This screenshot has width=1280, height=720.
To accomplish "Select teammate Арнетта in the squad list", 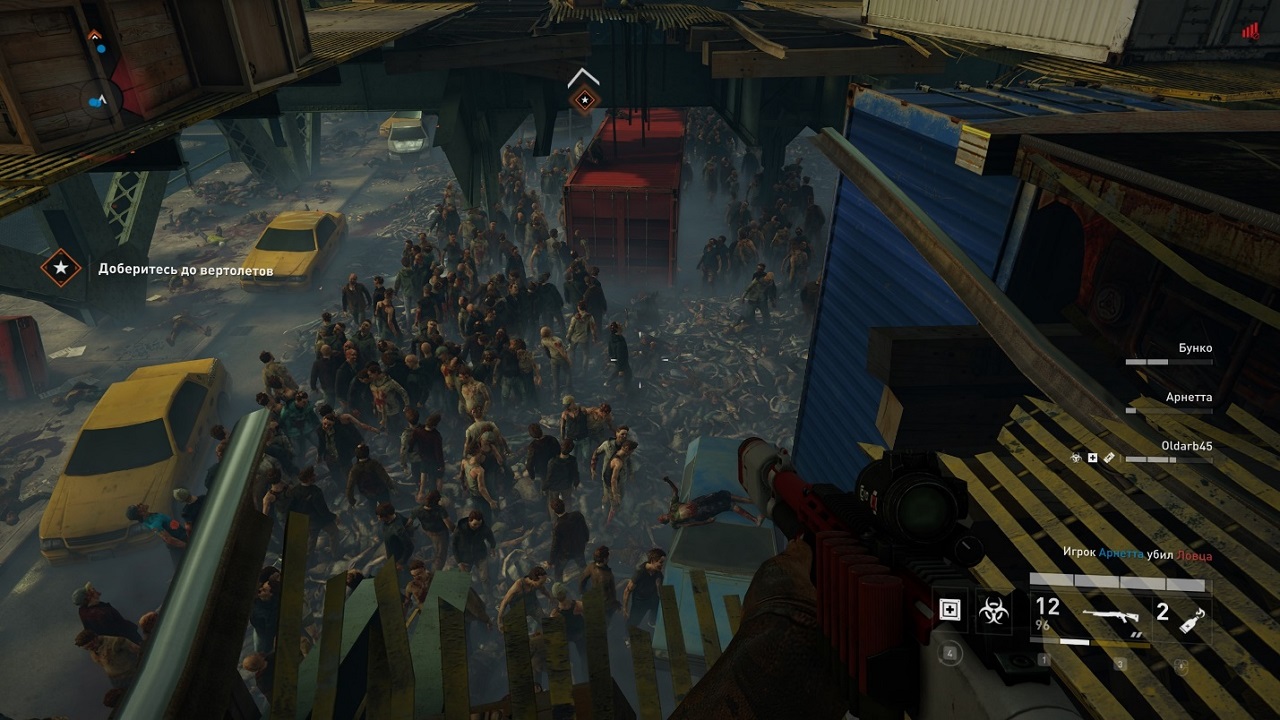I will pyautogui.click(x=1188, y=398).
